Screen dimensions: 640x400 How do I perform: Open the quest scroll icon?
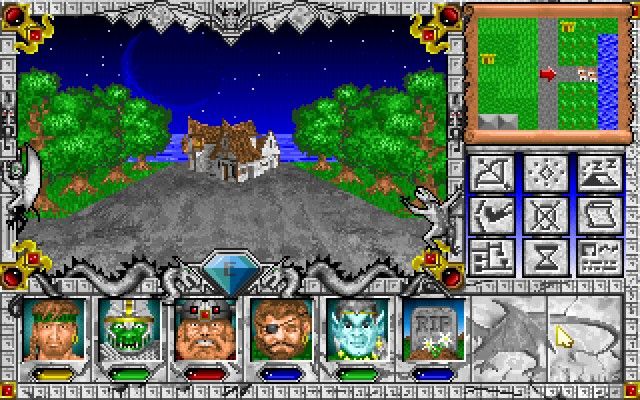pos(599,214)
